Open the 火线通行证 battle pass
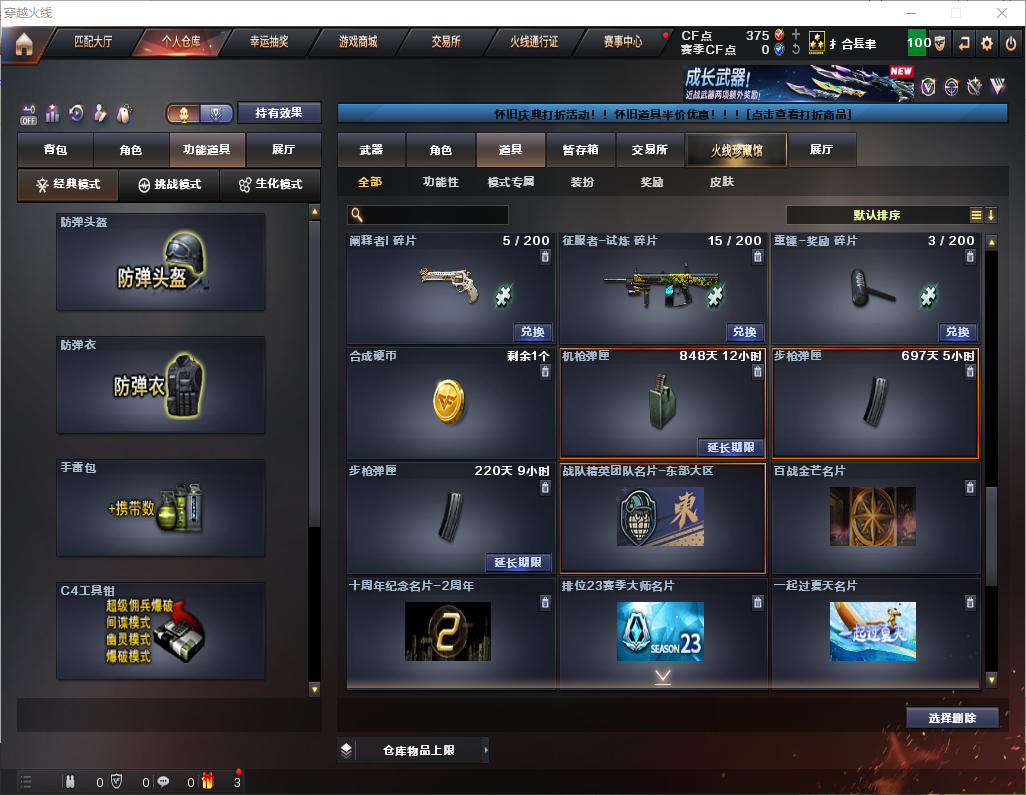This screenshot has width=1026, height=795. pyautogui.click(x=534, y=42)
